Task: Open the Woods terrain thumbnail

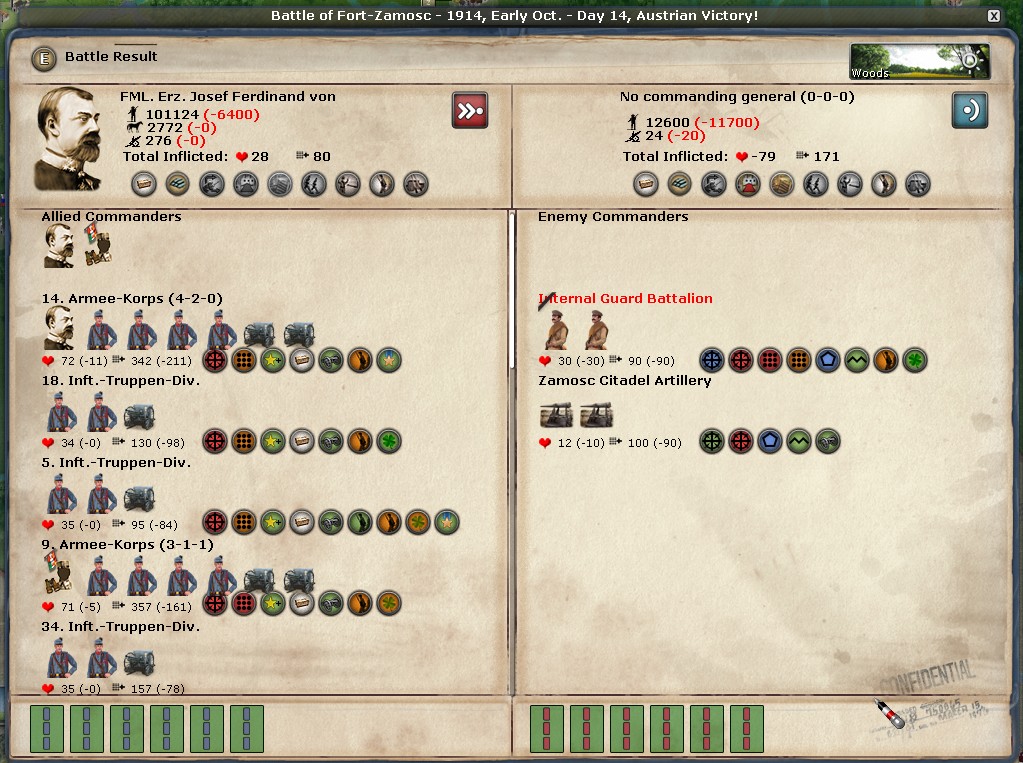Action: point(918,61)
